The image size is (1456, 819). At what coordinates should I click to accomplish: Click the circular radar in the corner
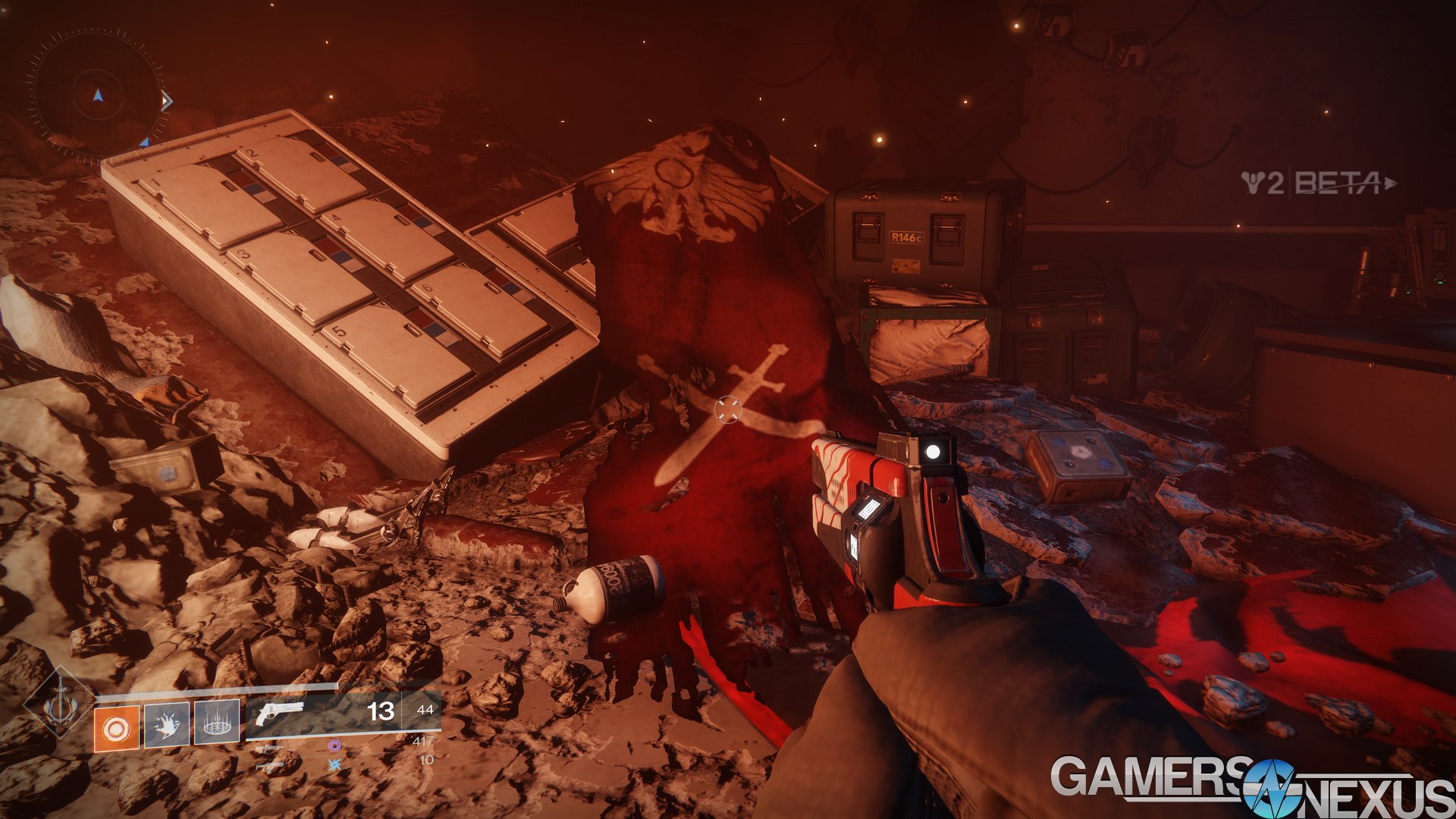point(97,95)
